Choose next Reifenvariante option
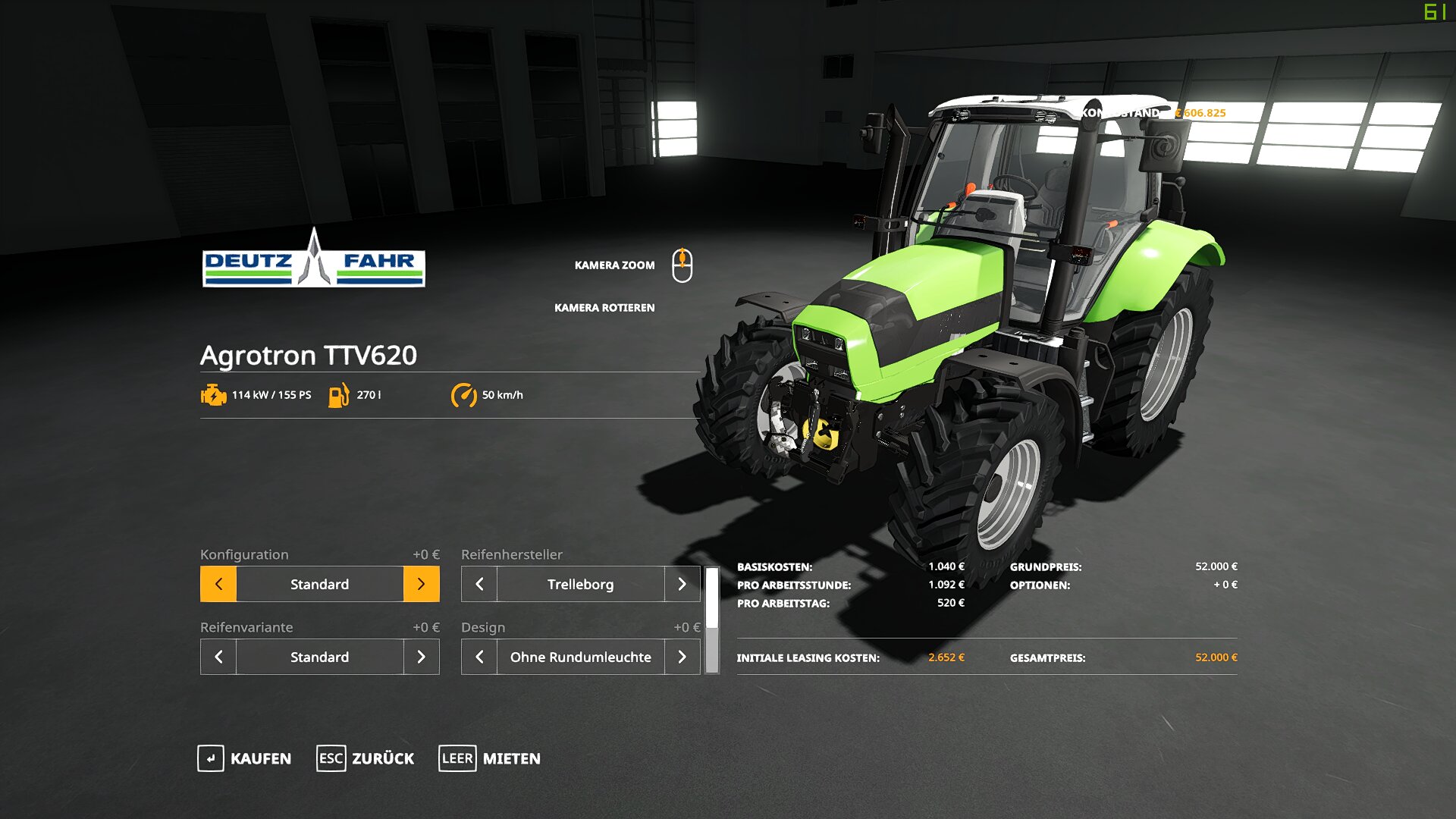The image size is (1456, 819). pos(421,657)
